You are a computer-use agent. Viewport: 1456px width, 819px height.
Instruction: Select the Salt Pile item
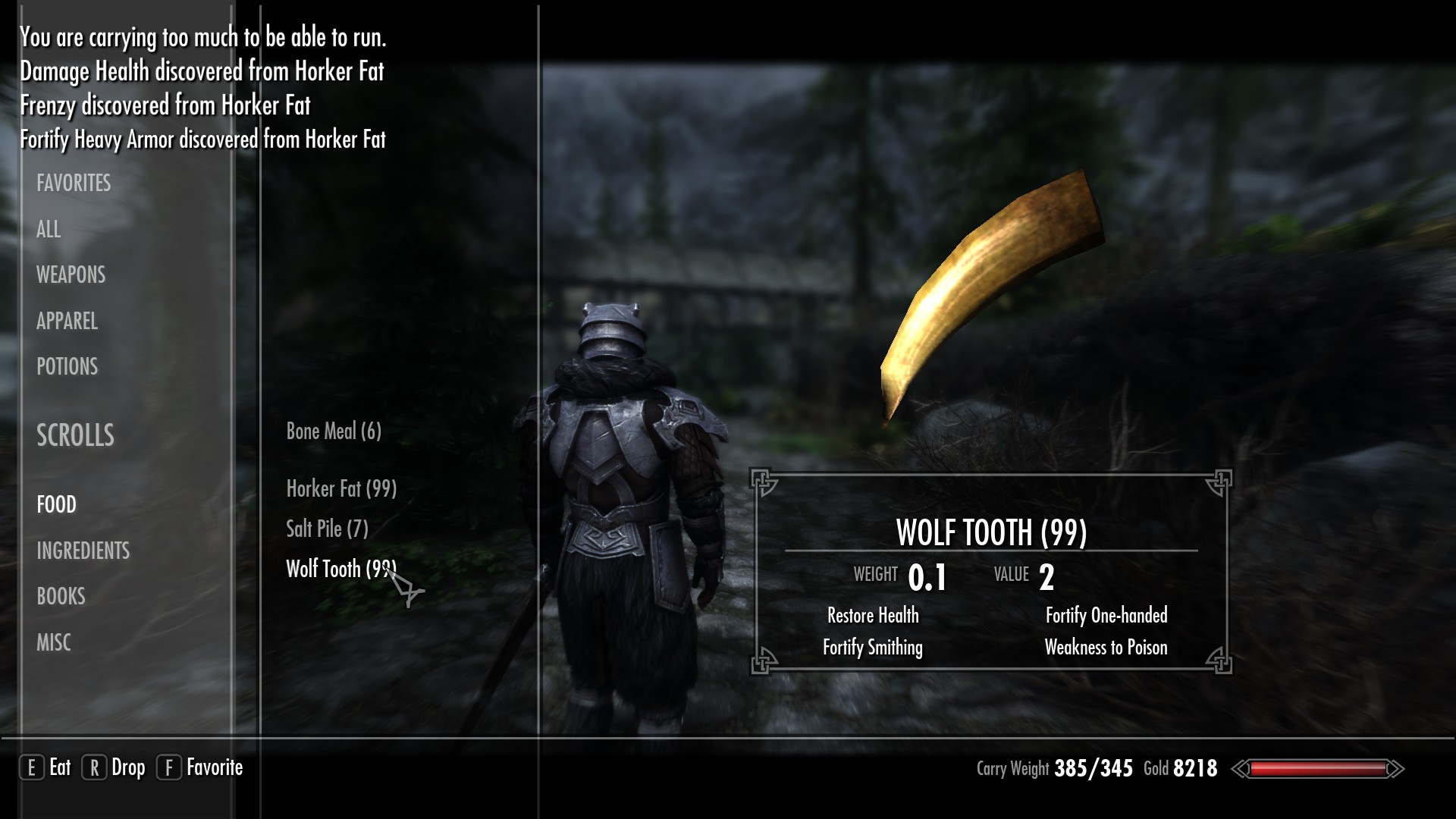pyautogui.click(x=327, y=529)
